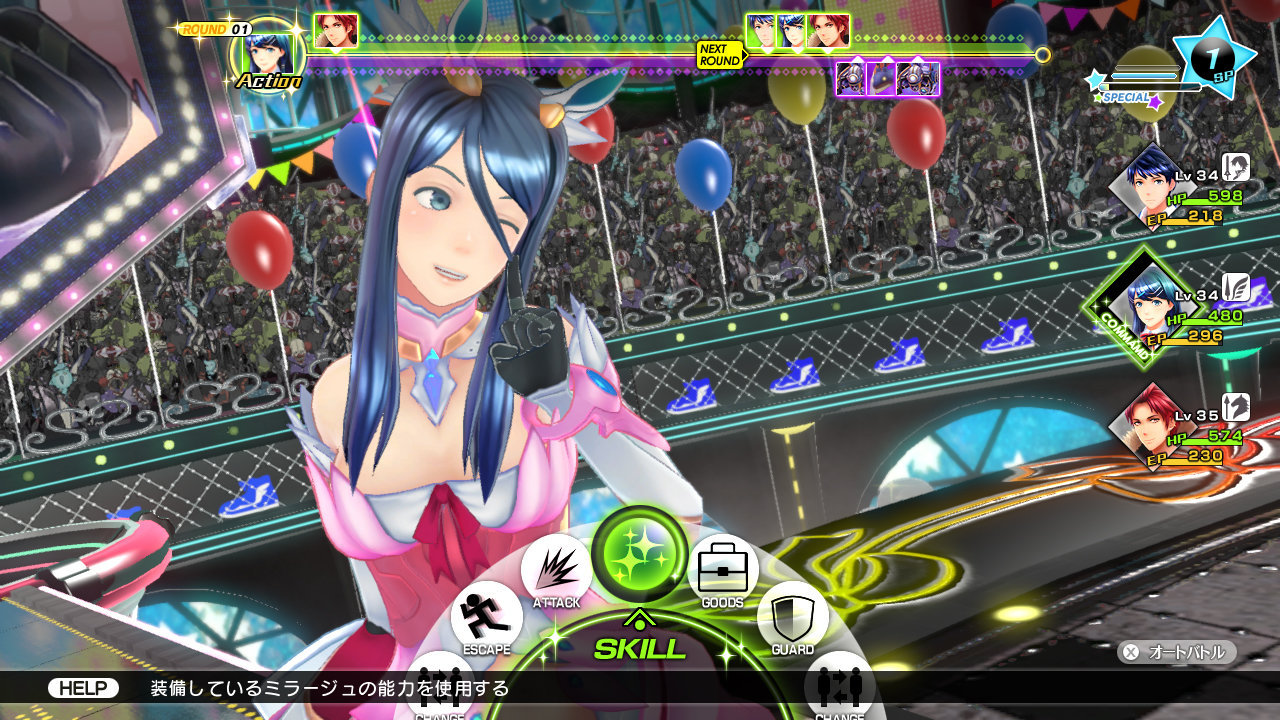Viewport: 1280px width, 720px height.
Task: Open the GOODS item menu
Action: coord(722,569)
